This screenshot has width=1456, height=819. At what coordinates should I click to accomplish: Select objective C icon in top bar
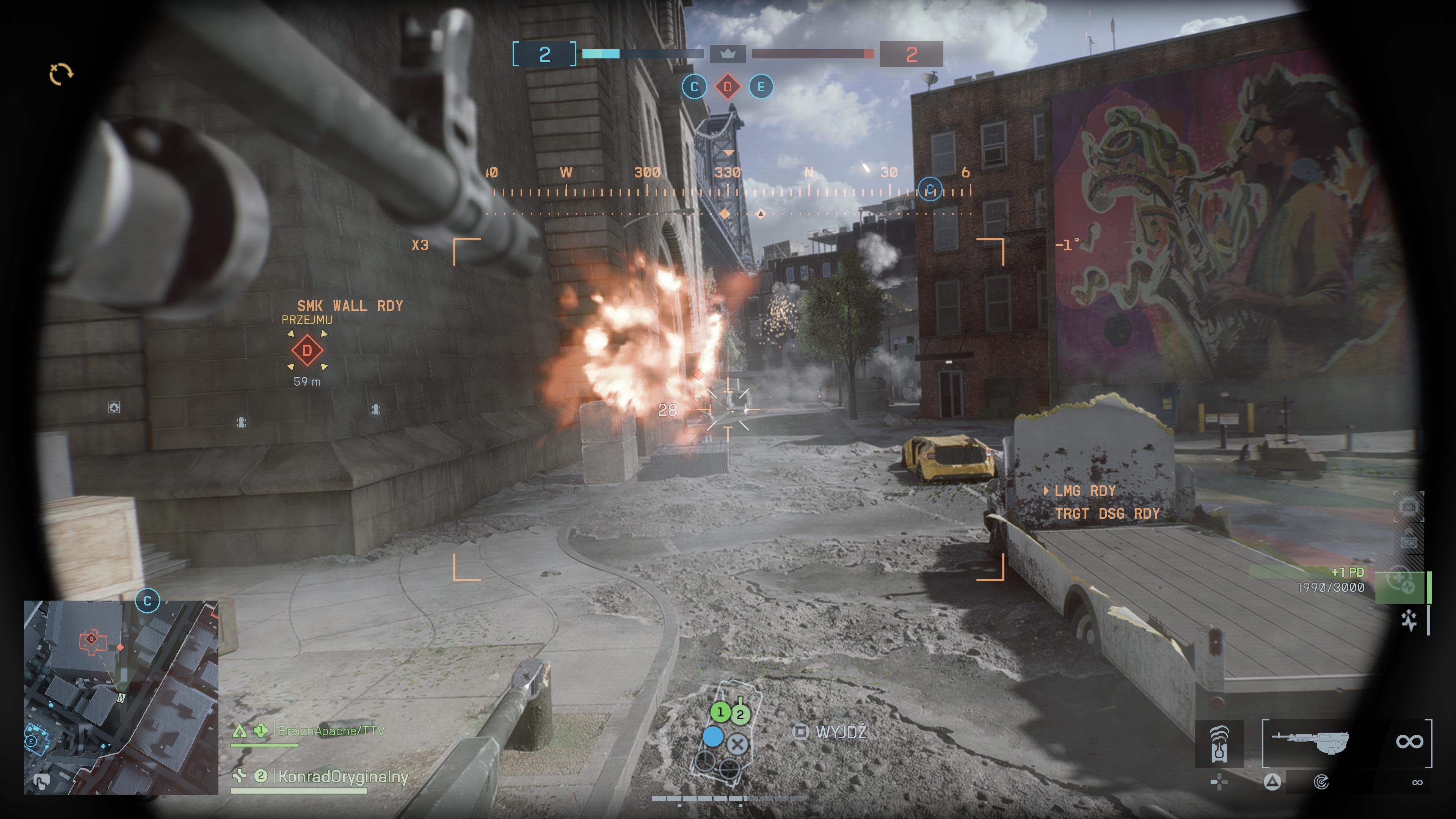click(694, 87)
